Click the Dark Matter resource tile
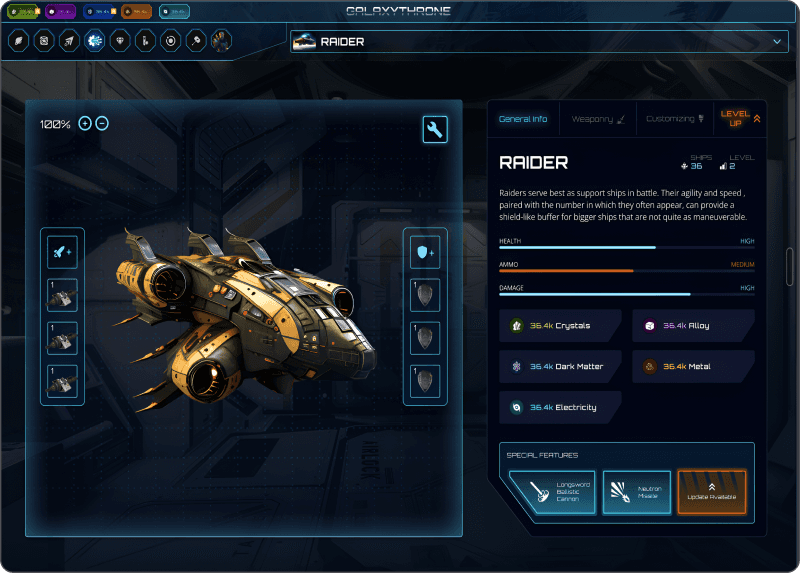The width and height of the screenshot is (800, 573). coord(561,367)
